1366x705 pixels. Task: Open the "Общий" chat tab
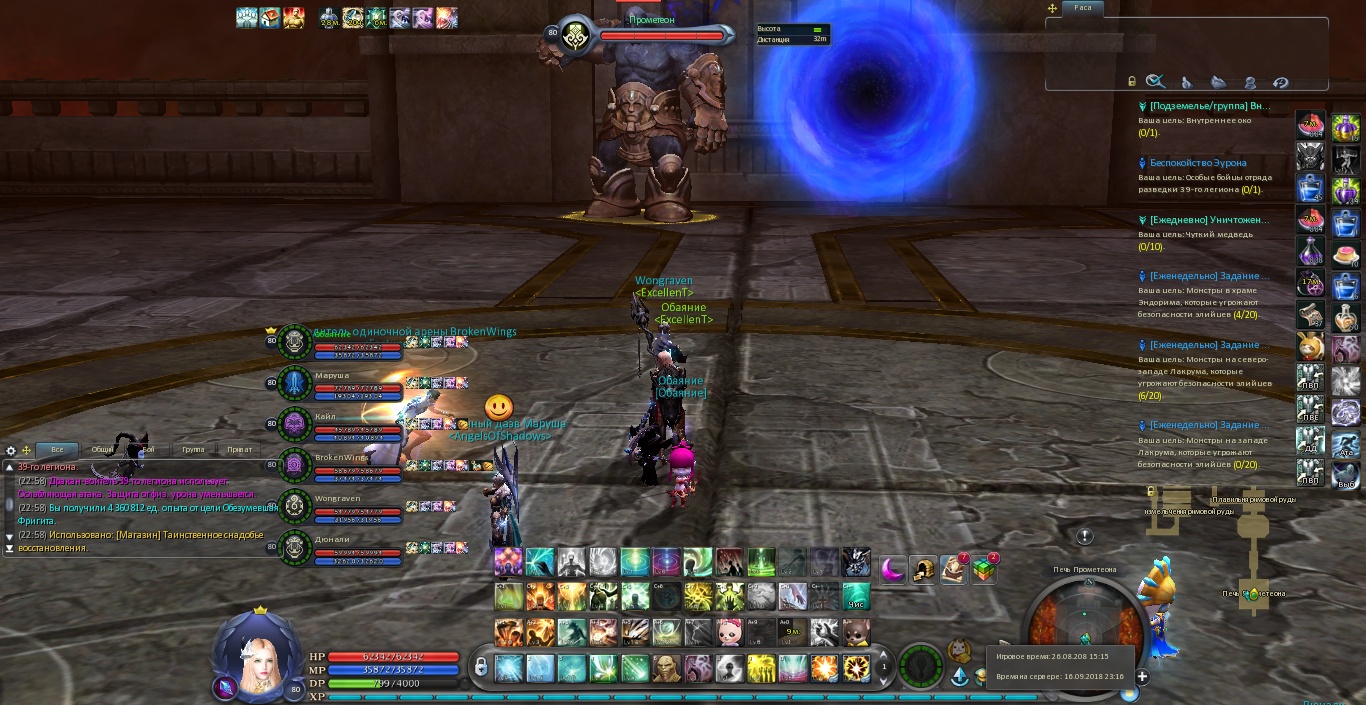tap(102, 450)
